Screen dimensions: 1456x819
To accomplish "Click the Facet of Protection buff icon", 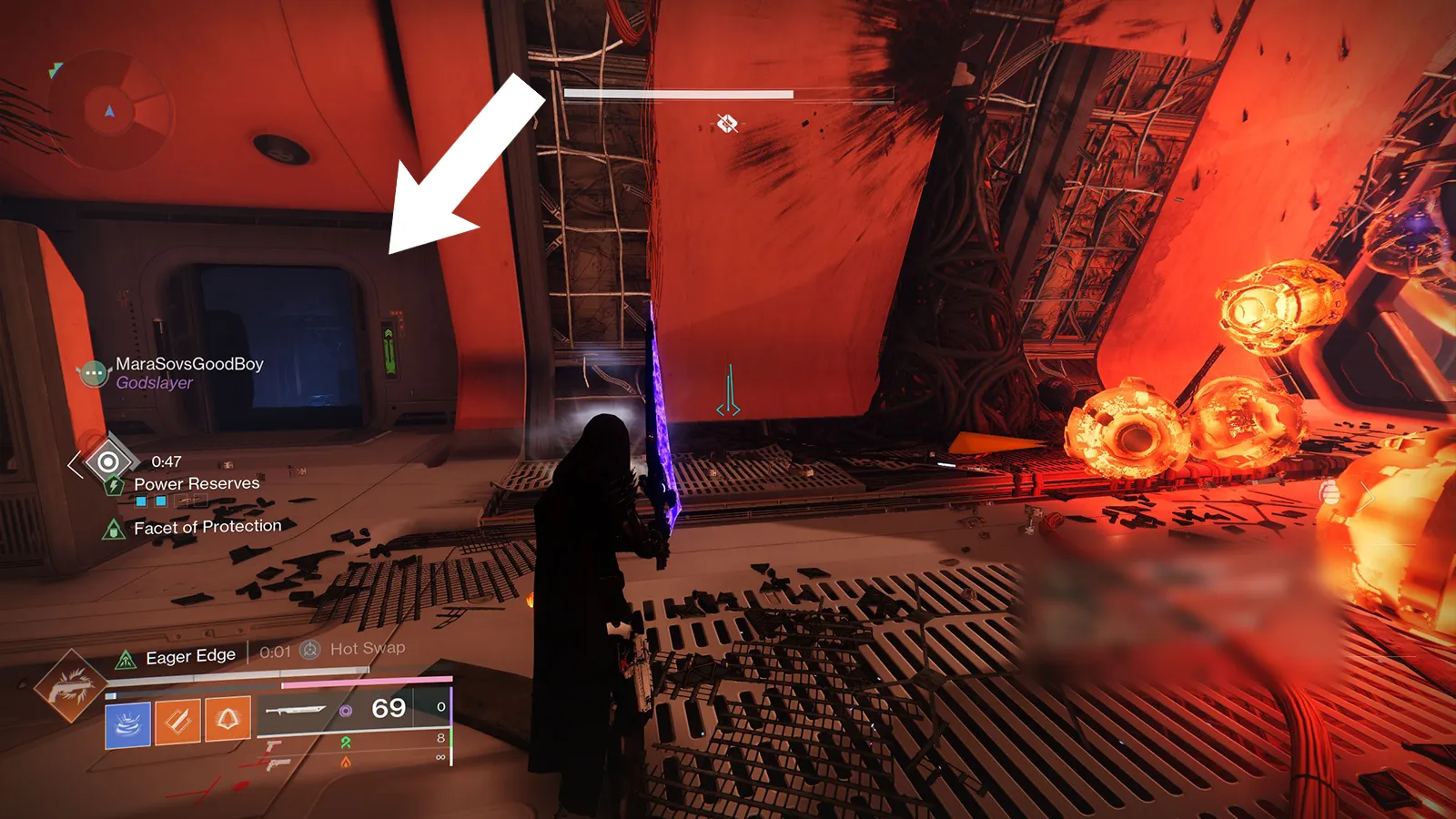I will 114,529.
